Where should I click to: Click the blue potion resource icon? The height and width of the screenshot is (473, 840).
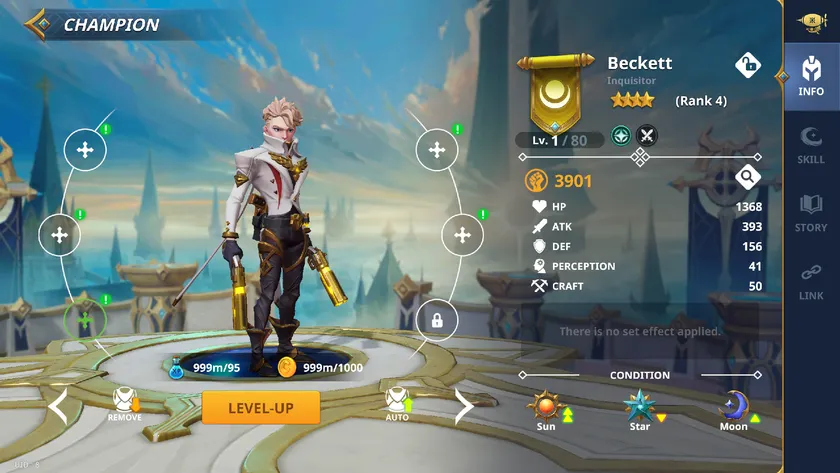(177, 367)
